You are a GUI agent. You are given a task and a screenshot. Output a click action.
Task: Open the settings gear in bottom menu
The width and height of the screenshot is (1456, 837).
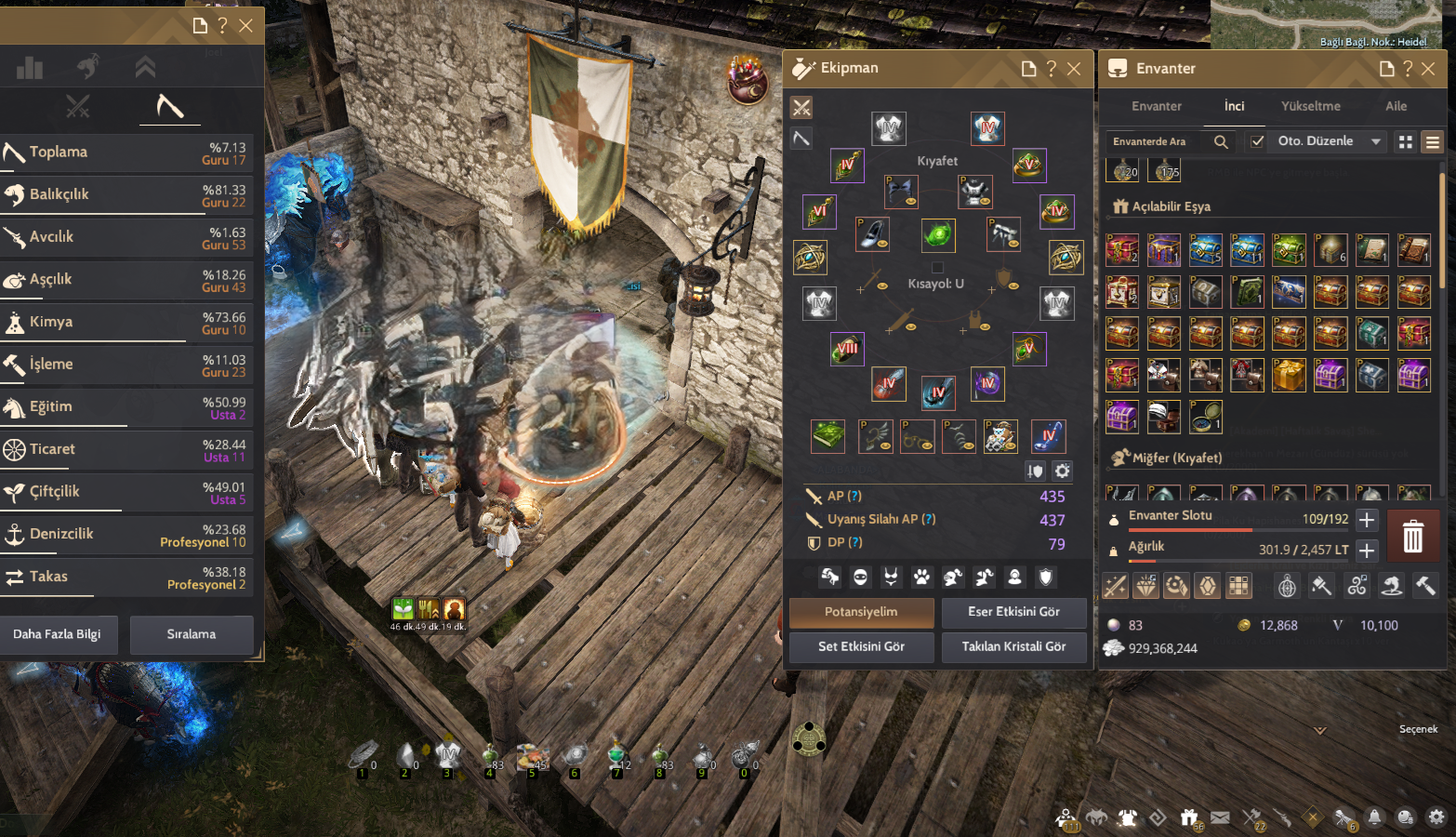(1436, 817)
